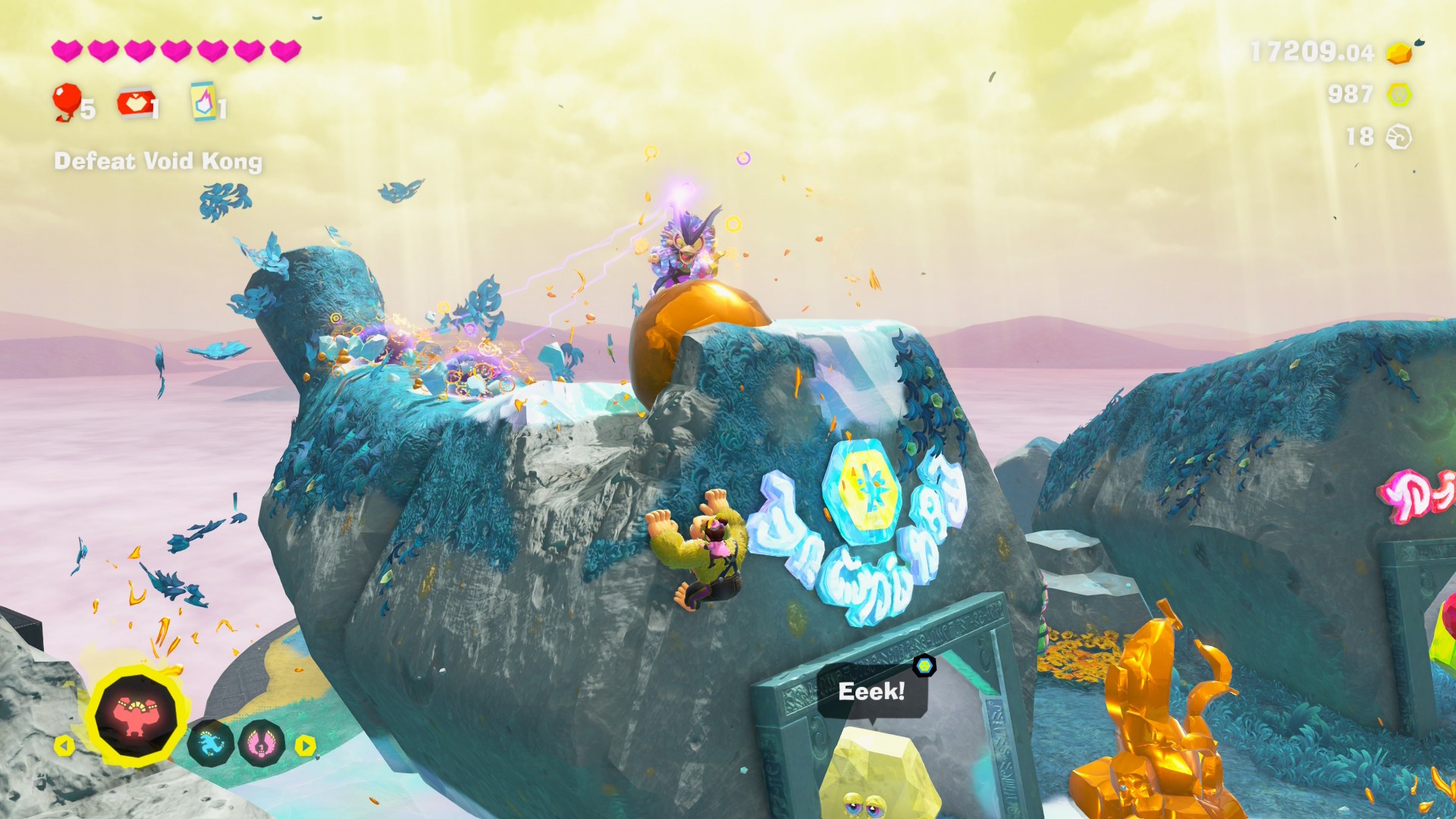The height and width of the screenshot is (819, 1456).
Task: Choose the blue Zebra Bananza icon
Action: click(210, 743)
